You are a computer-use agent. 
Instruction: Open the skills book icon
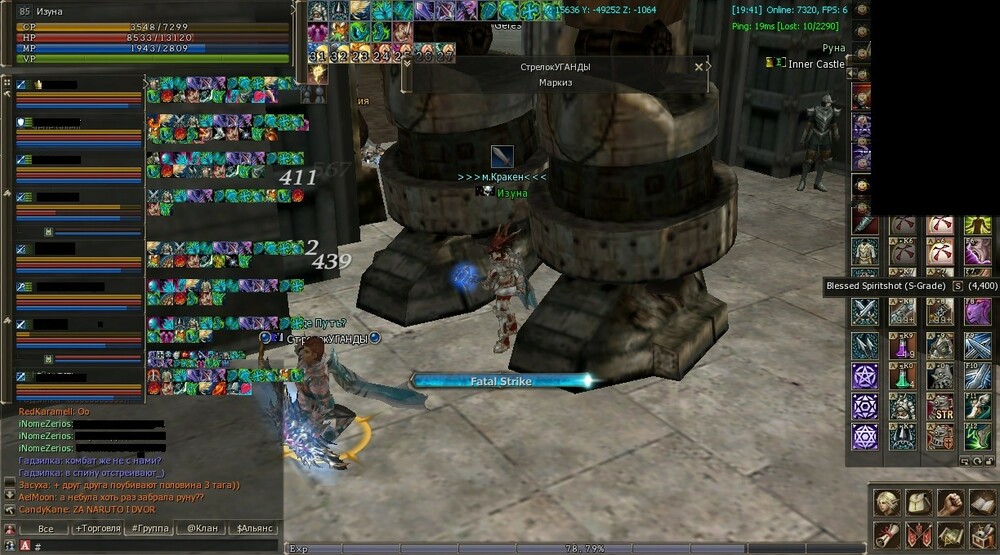tap(983, 502)
